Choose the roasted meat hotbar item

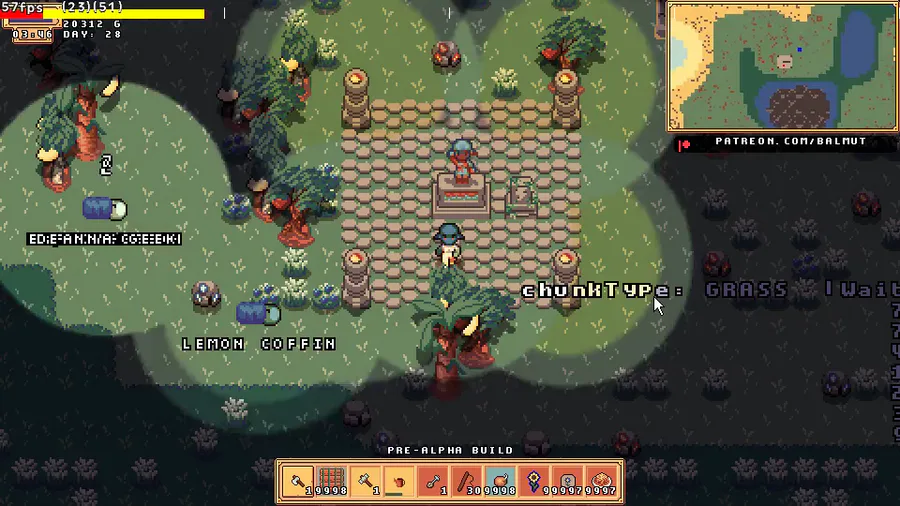pyautogui.click(x=501, y=481)
